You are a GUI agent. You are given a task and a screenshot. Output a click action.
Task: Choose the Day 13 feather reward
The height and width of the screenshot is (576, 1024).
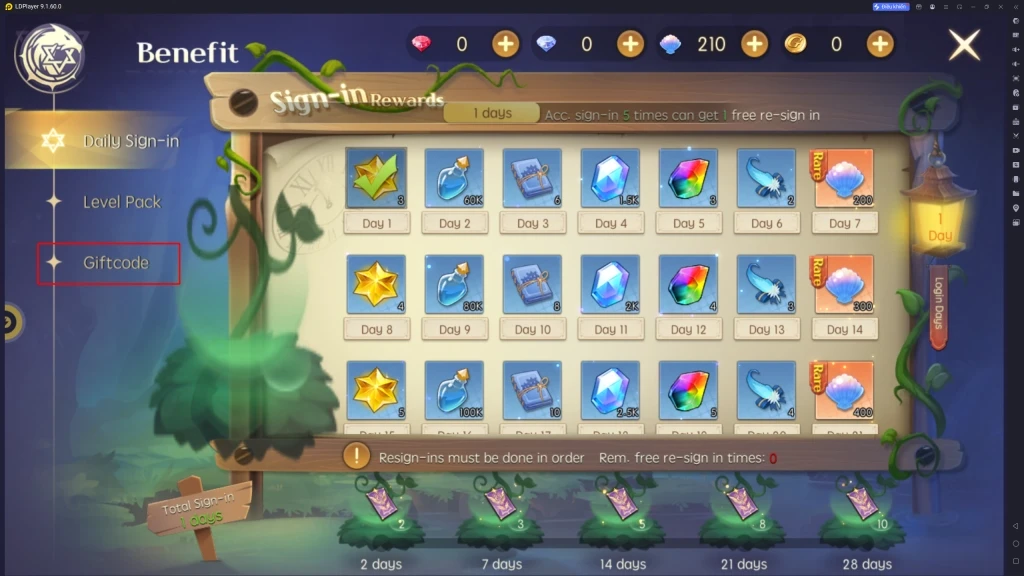click(766, 284)
